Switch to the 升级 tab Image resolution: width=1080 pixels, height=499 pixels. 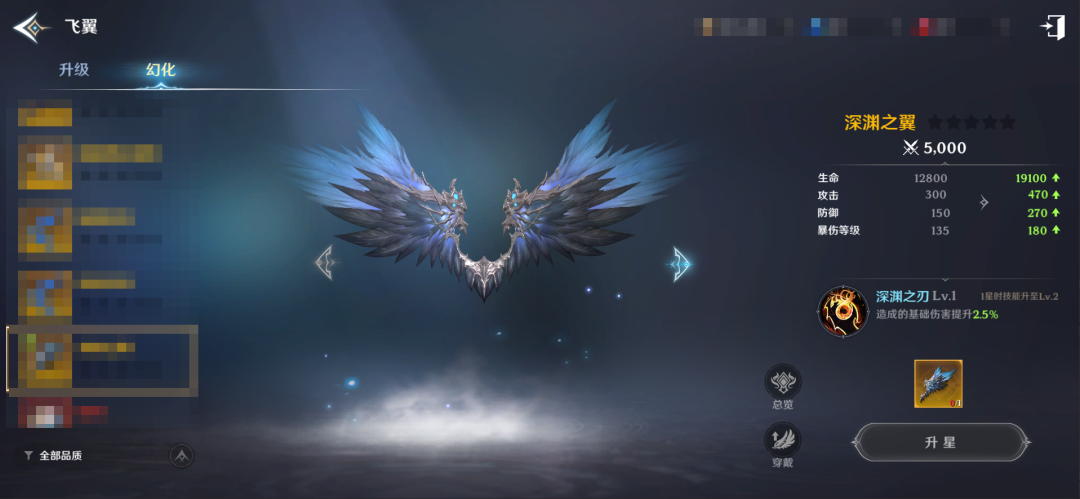pos(74,70)
